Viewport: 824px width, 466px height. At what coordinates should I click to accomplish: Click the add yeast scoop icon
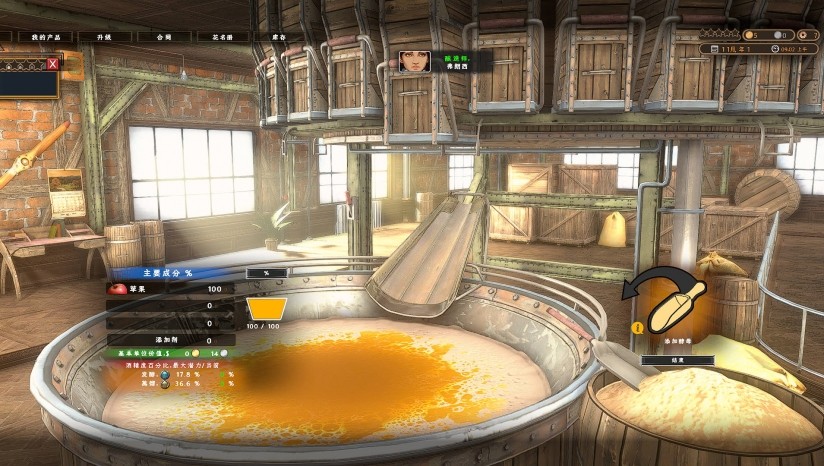[x=675, y=306]
